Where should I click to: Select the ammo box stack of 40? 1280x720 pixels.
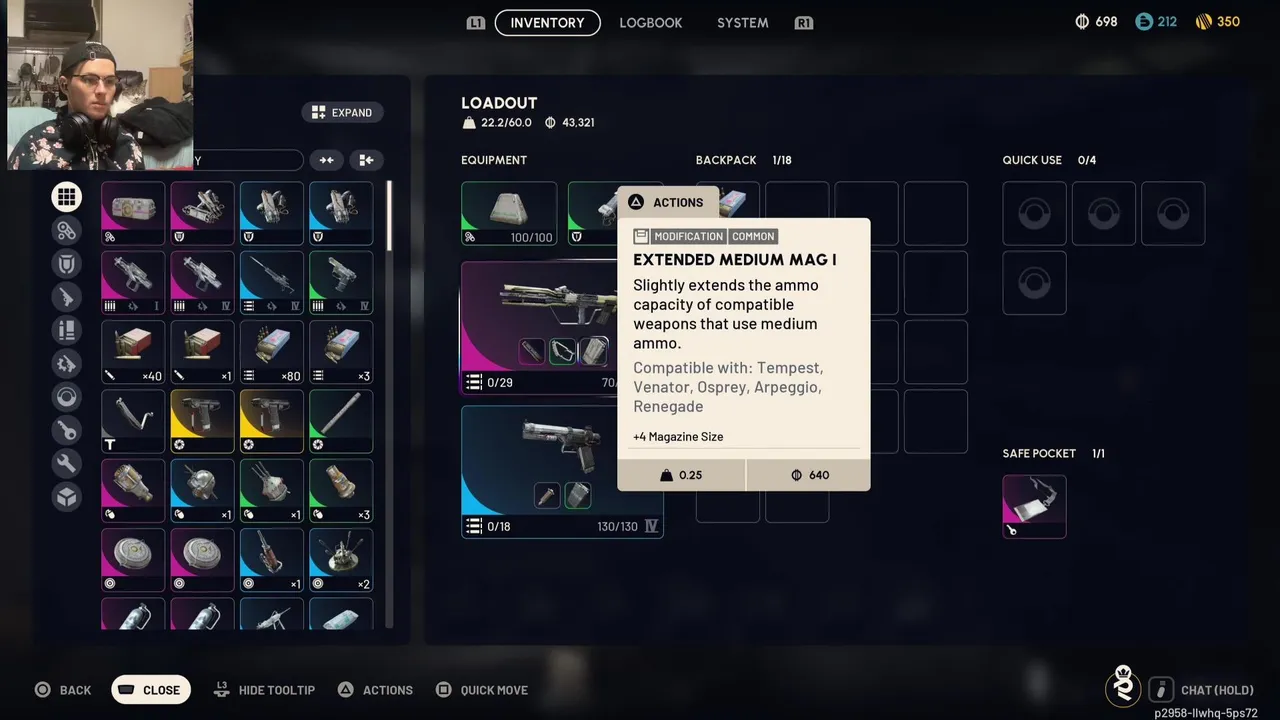coord(133,351)
